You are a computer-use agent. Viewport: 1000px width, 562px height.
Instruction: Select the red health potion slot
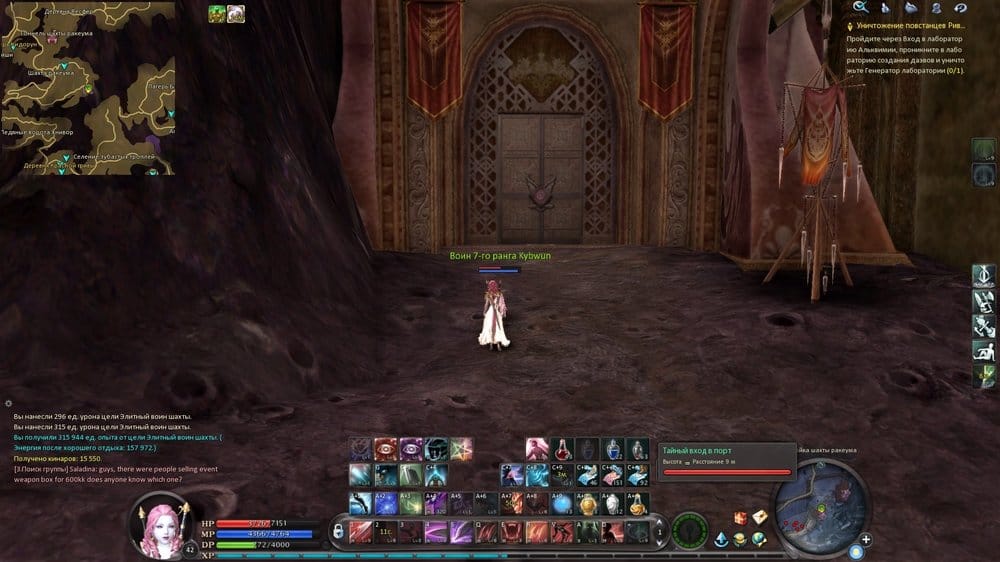(x=563, y=449)
